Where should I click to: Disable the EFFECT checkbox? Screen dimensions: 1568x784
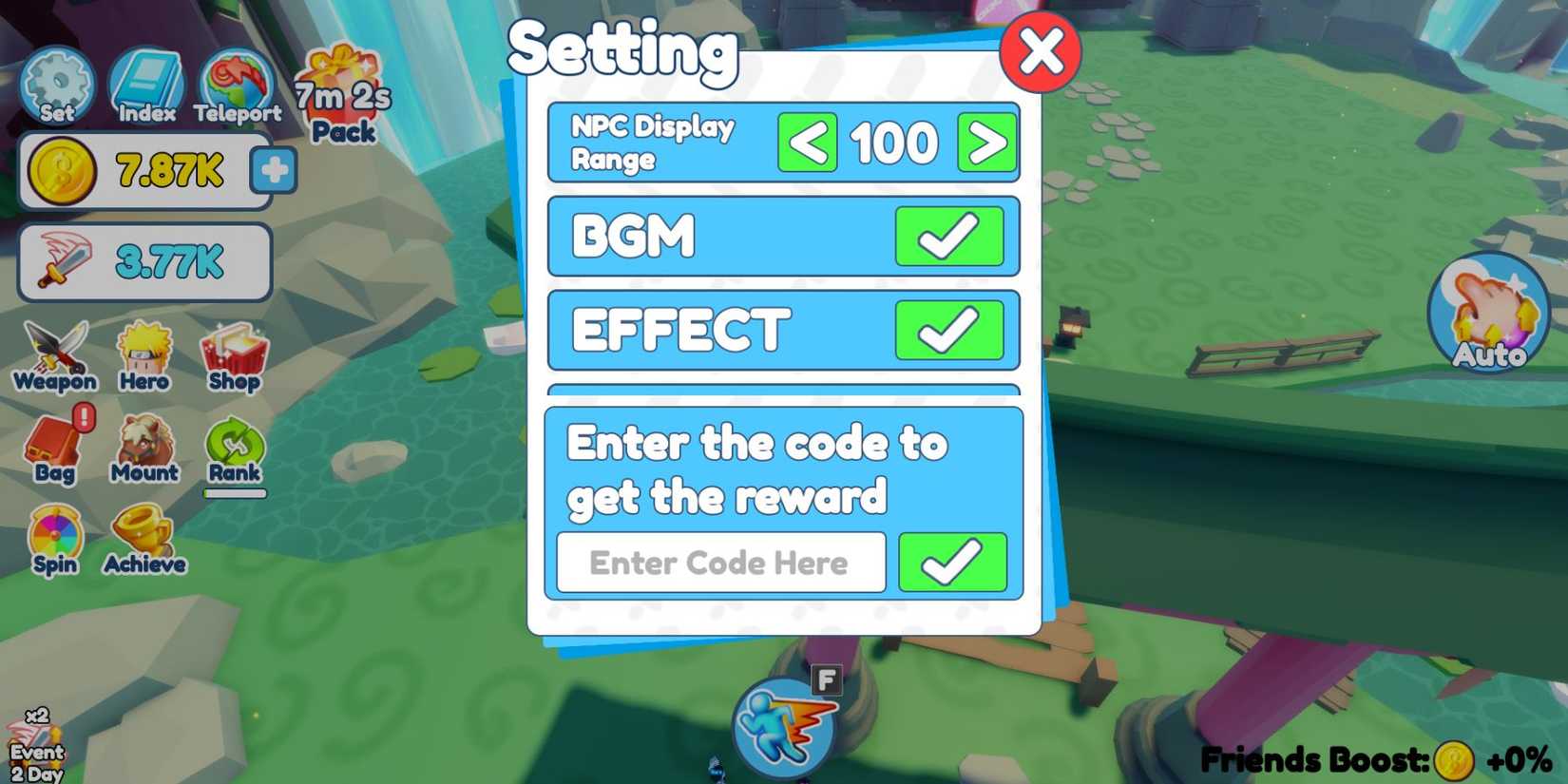(950, 331)
